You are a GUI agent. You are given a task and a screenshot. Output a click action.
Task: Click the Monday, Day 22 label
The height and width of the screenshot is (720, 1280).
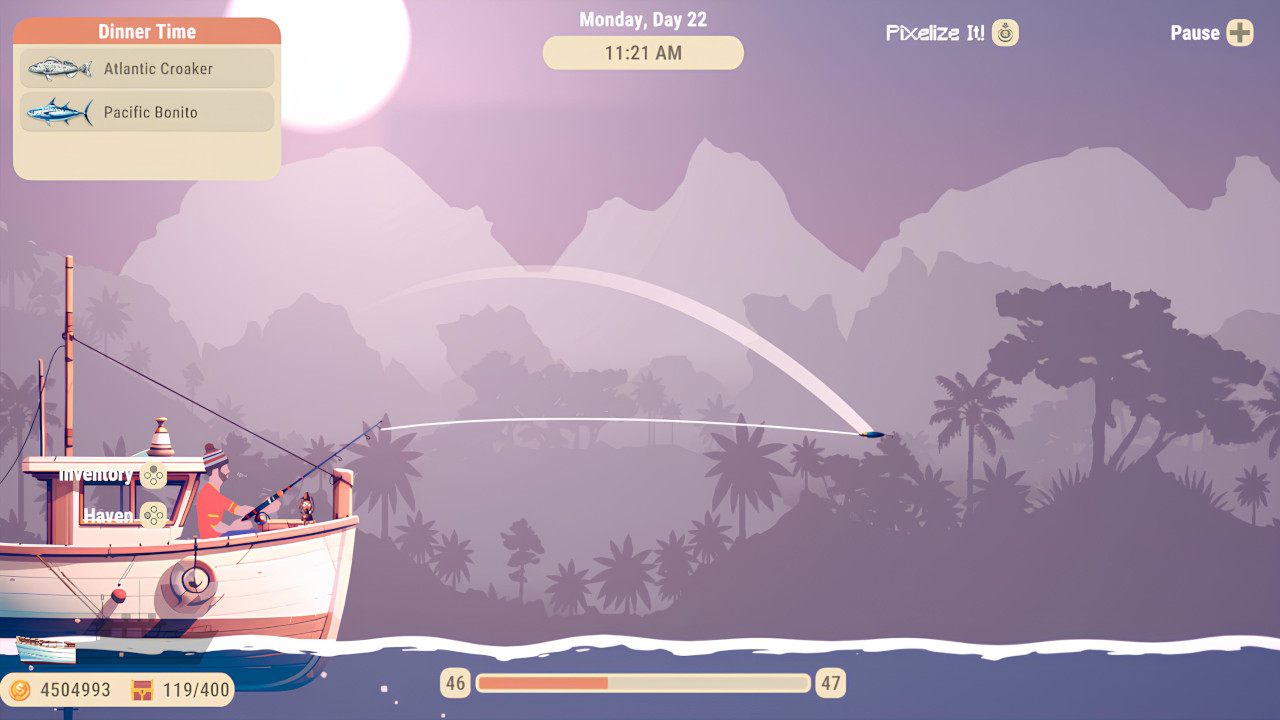[642, 18]
